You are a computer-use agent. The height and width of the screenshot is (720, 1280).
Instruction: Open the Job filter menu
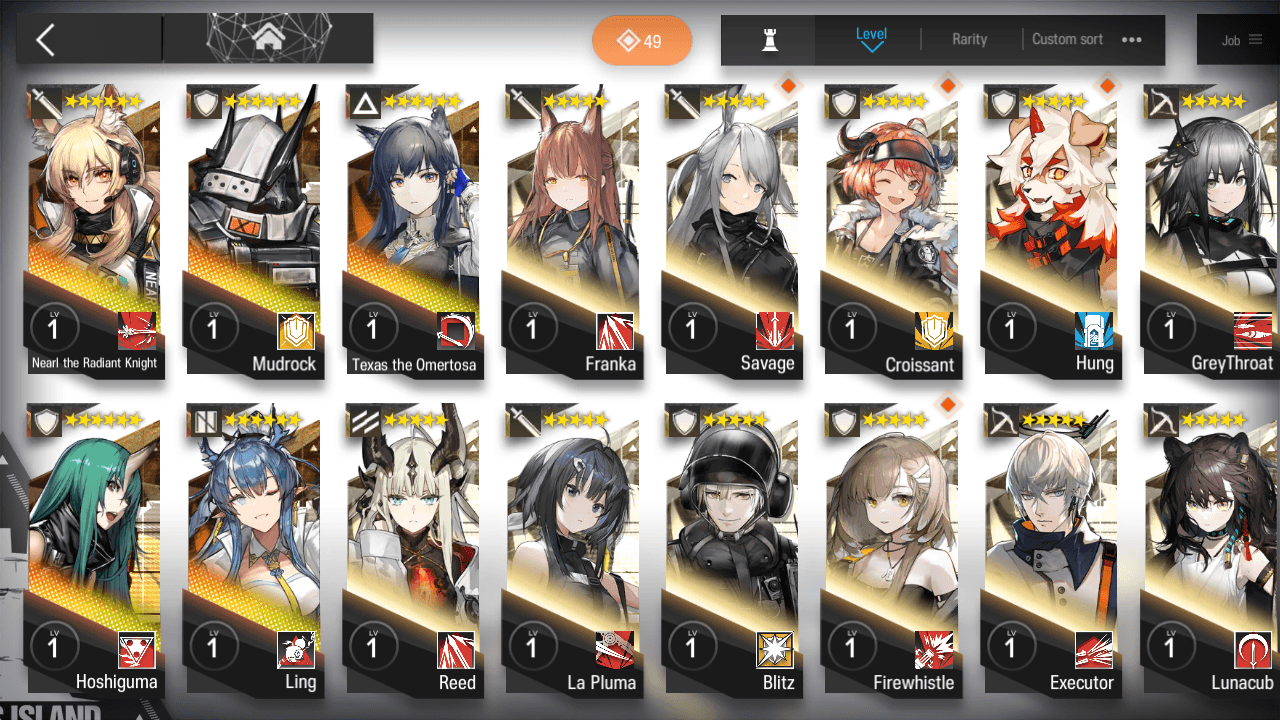1241,40
